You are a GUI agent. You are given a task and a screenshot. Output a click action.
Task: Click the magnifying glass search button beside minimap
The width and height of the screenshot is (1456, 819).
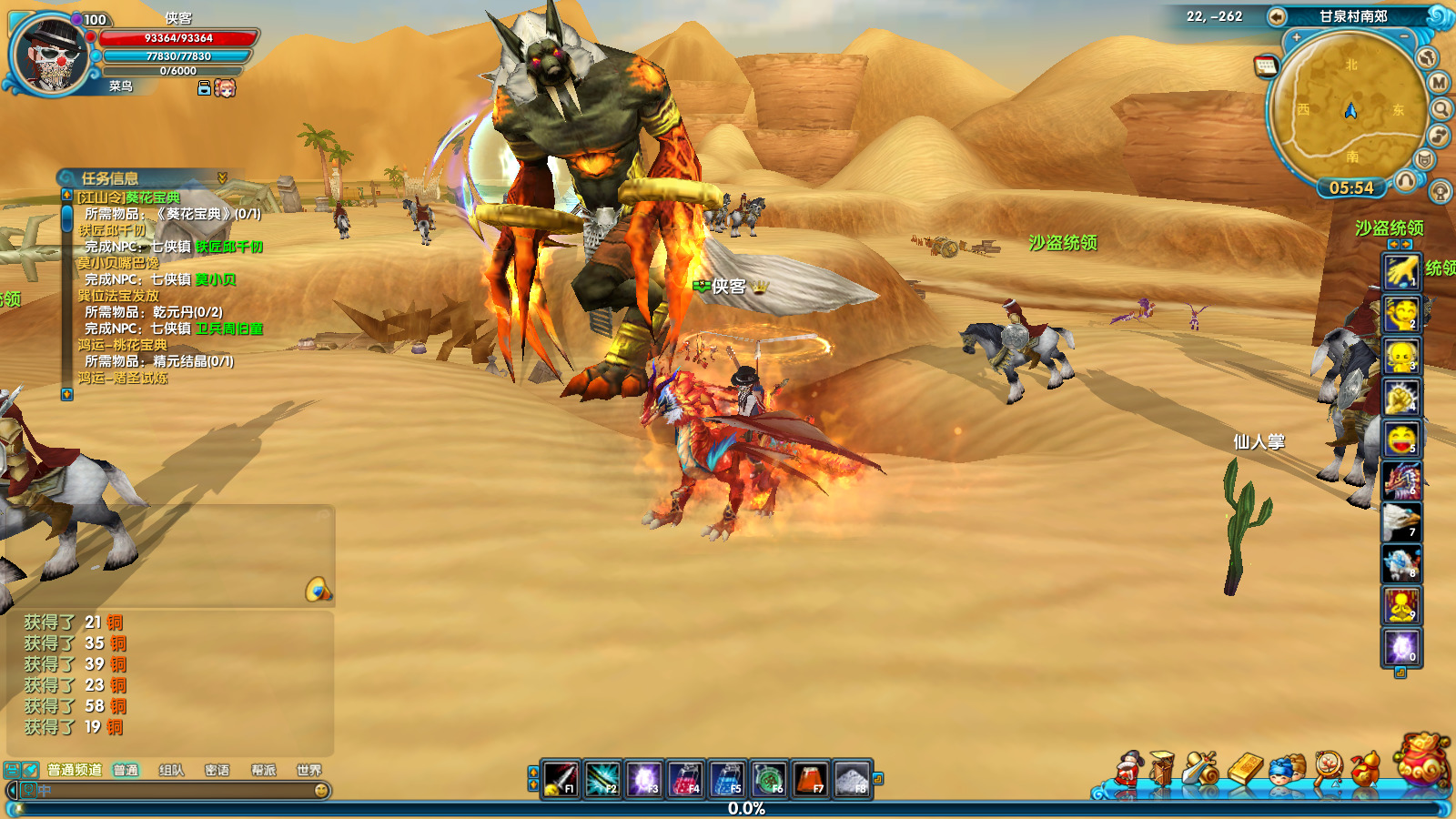pos(1441,109)
